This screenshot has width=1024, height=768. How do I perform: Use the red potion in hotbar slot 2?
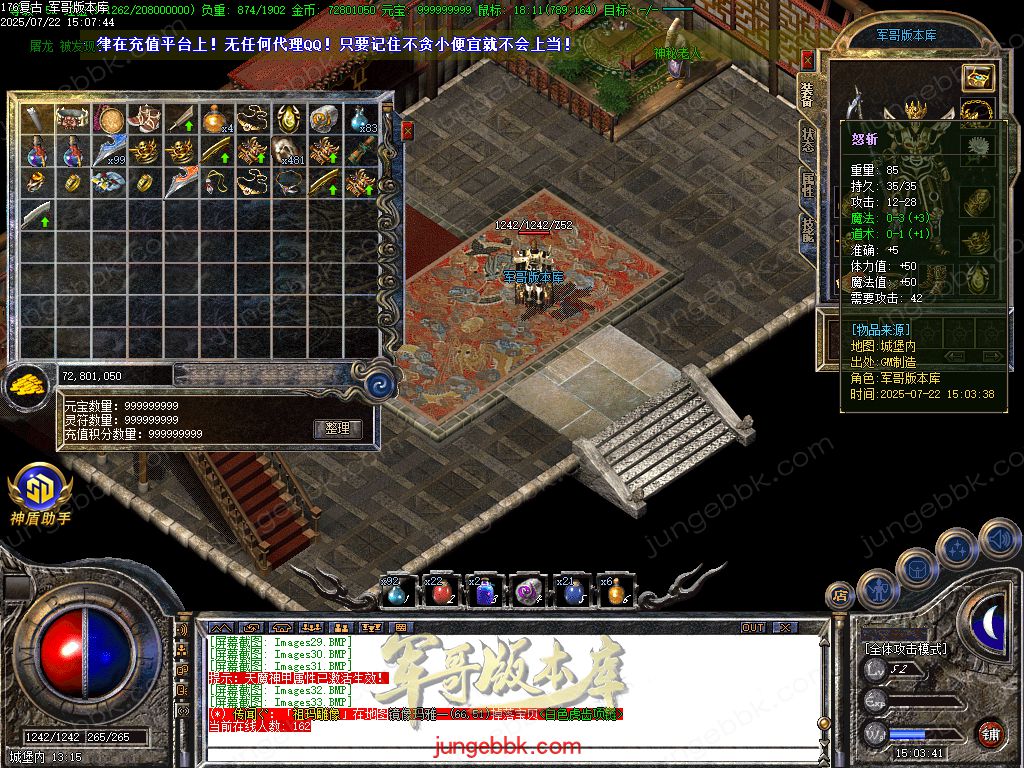pyautogui.click(x=441, y=593)
